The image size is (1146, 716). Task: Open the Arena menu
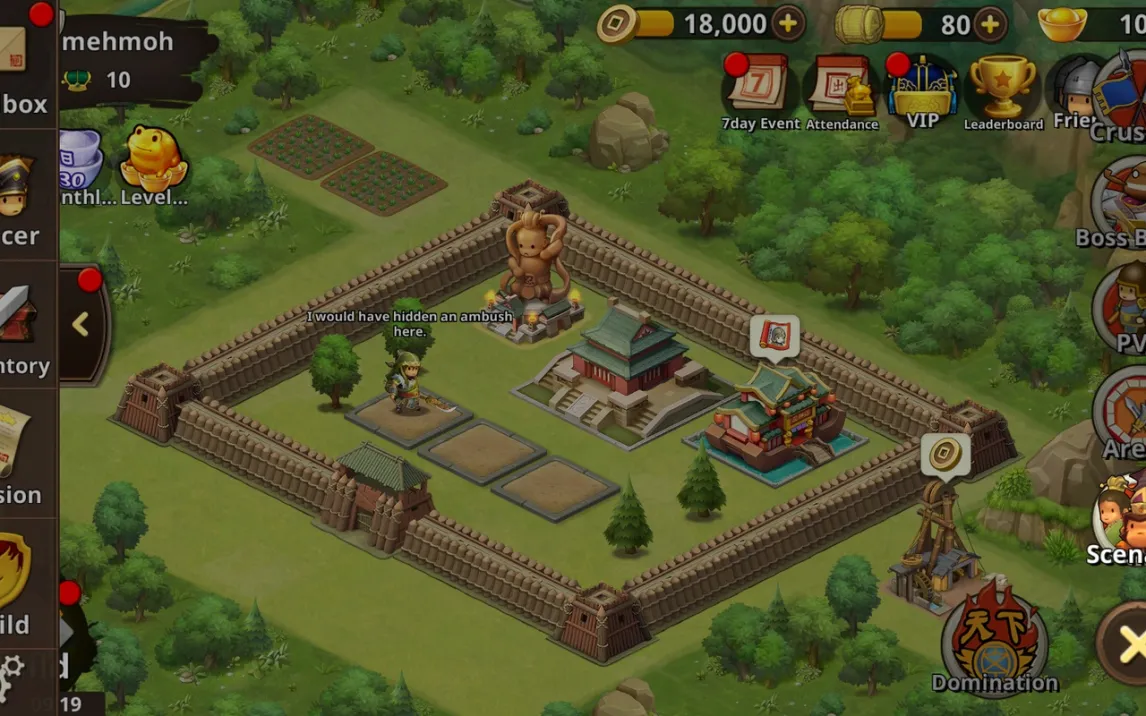pos(1122,412)
